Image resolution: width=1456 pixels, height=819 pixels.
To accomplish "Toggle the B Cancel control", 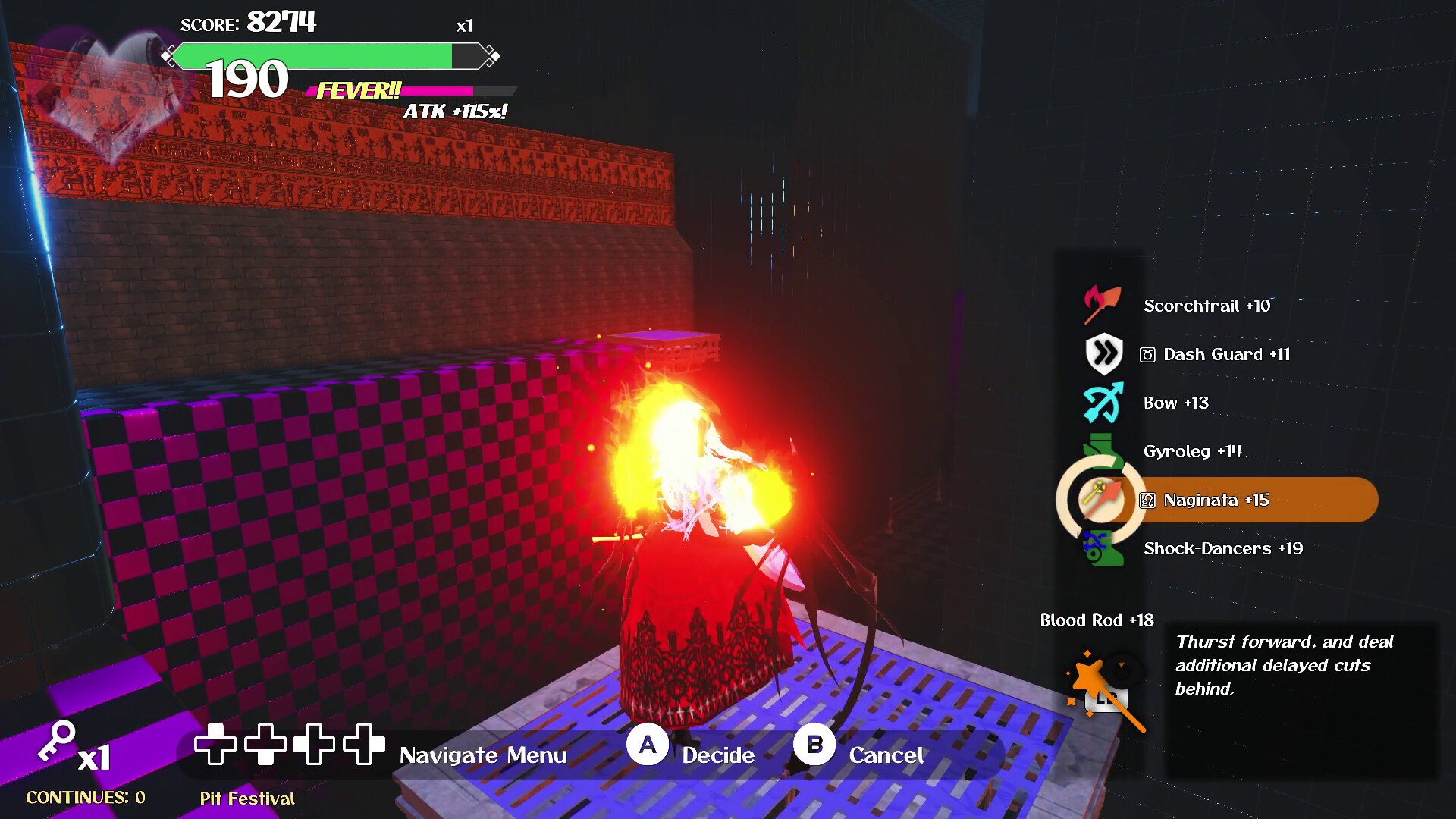I will tap(815, 745).
